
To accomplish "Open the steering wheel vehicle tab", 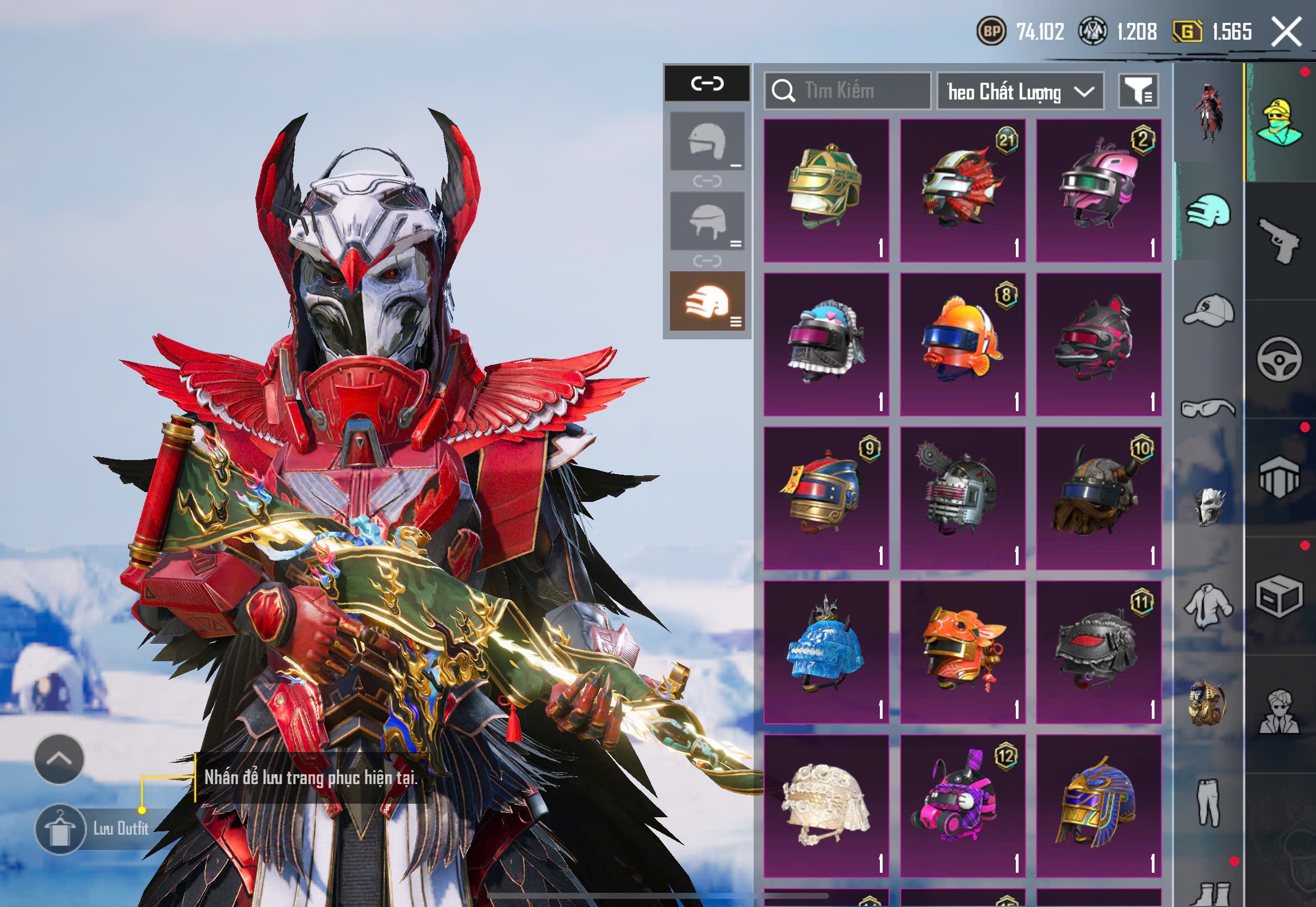I will point(1280,359).
